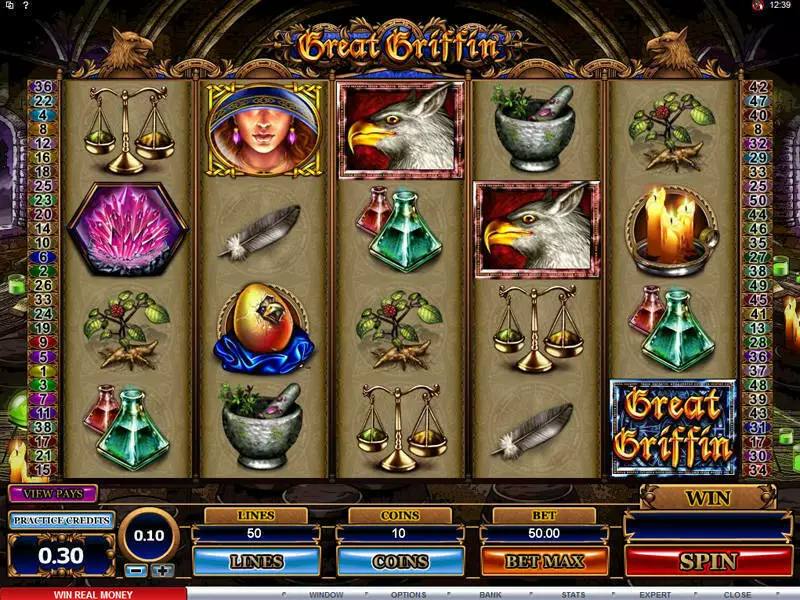Screen dimensions: 800x600
Task: Click the red icon beside the clock
Action: pyautogui.click(x=758, y=6)
